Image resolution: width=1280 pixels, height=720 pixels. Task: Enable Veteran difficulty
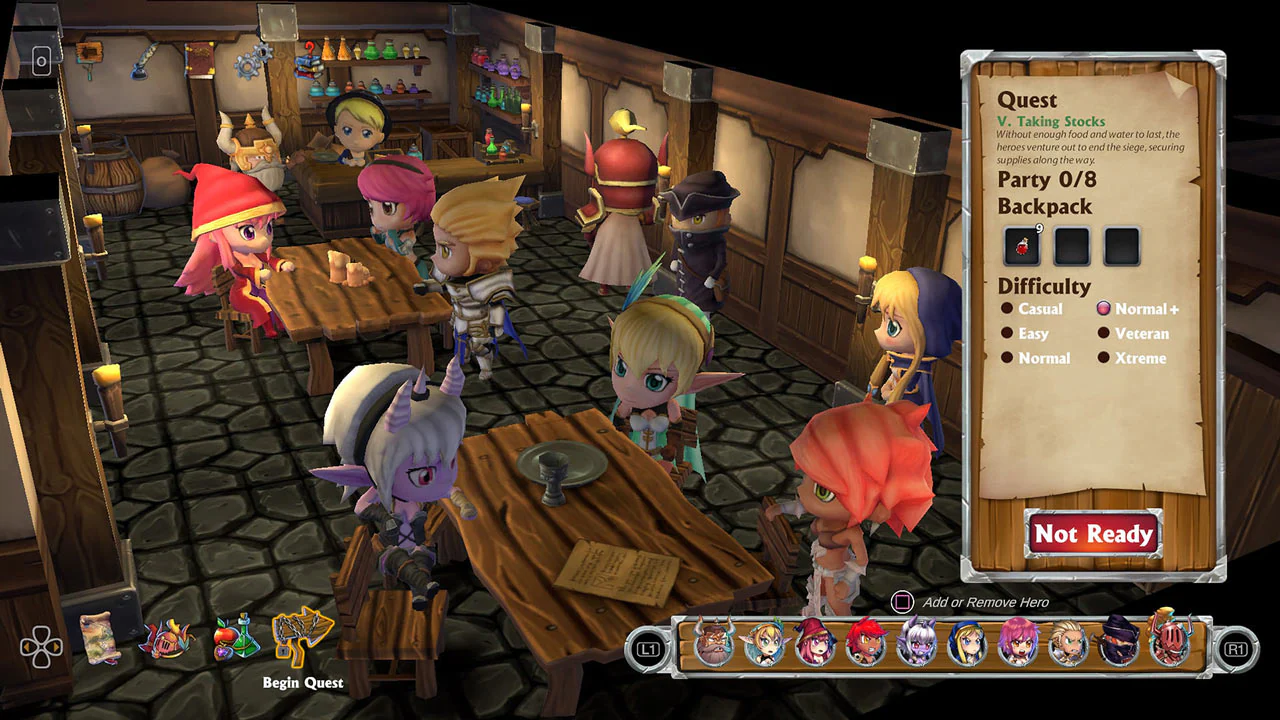[1140, 334]
